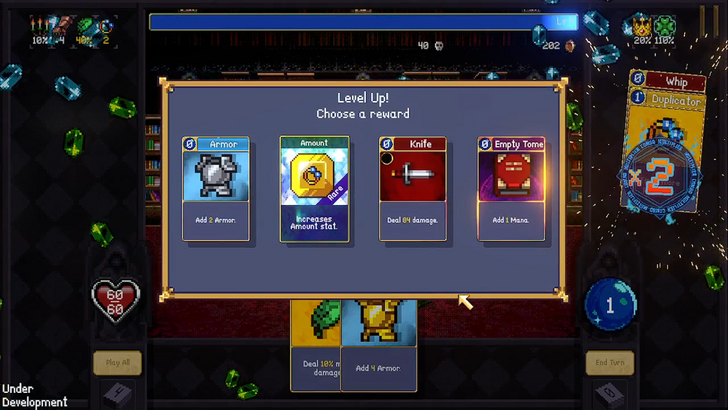
Task: Choose the Armor reward card
Action: pyautogui.click(x=216, y=188)
